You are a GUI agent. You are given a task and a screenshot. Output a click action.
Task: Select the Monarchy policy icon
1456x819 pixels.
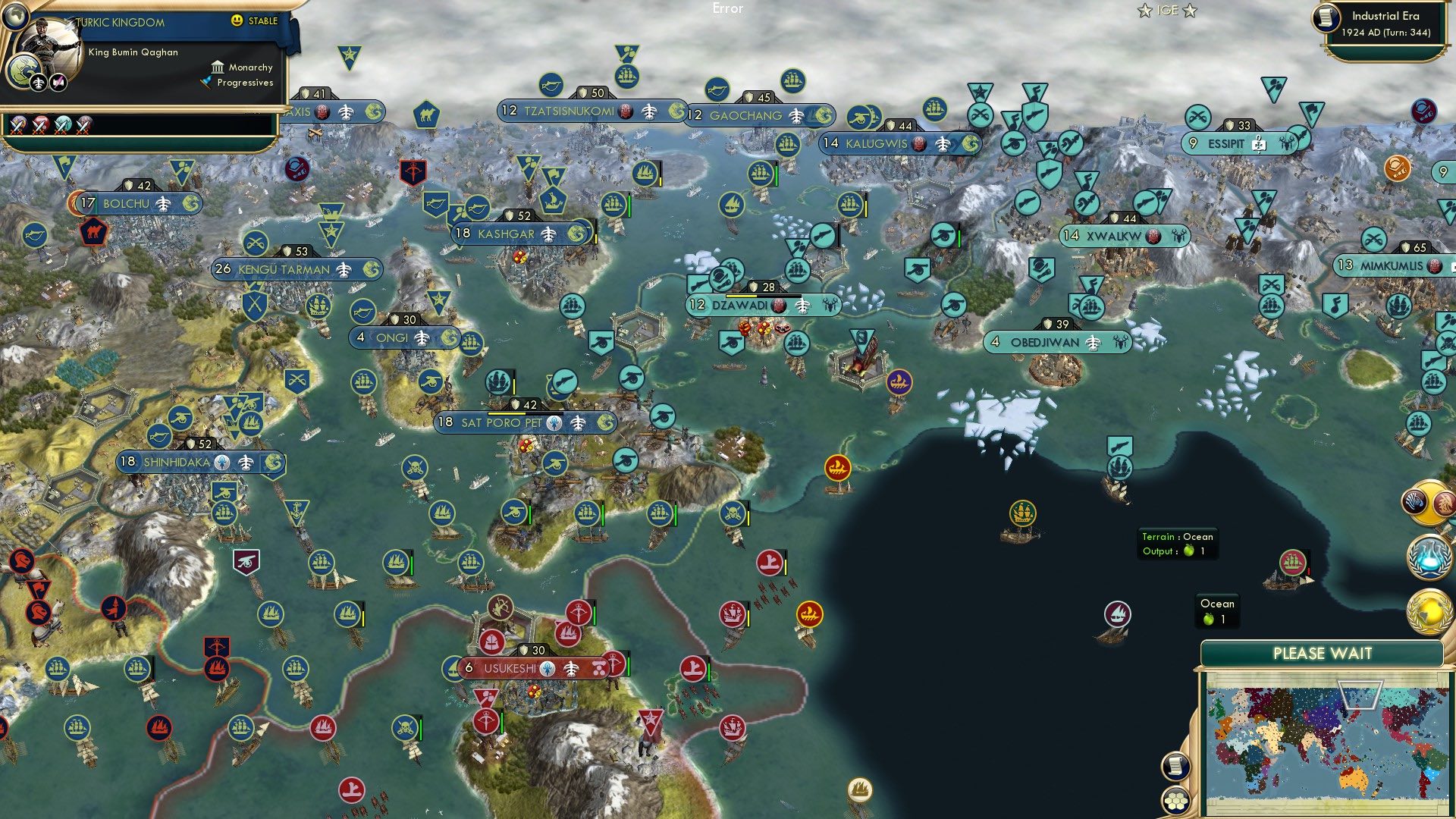point(217,67)
